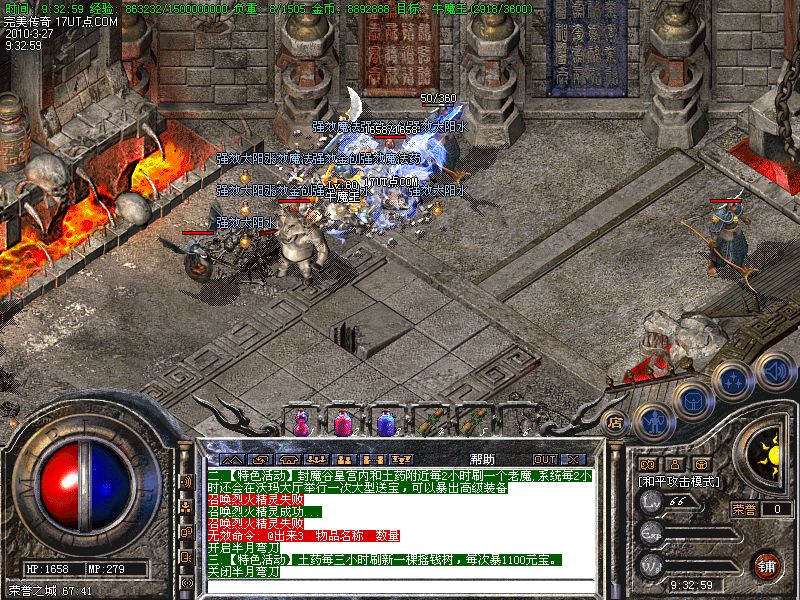Use the red potion in belt slot 2
Viewport: 800px width, 600px height.
click(x=343, y=422)
